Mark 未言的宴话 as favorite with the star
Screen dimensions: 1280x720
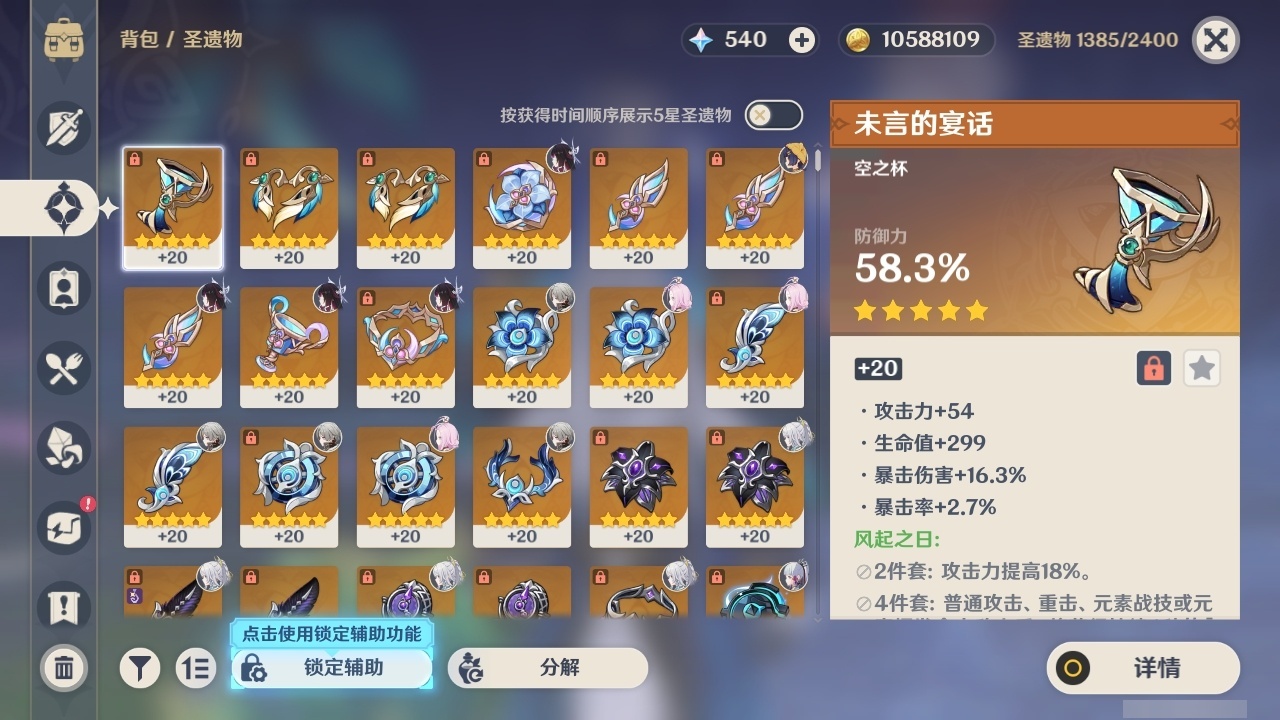[x=1201, y=368]
